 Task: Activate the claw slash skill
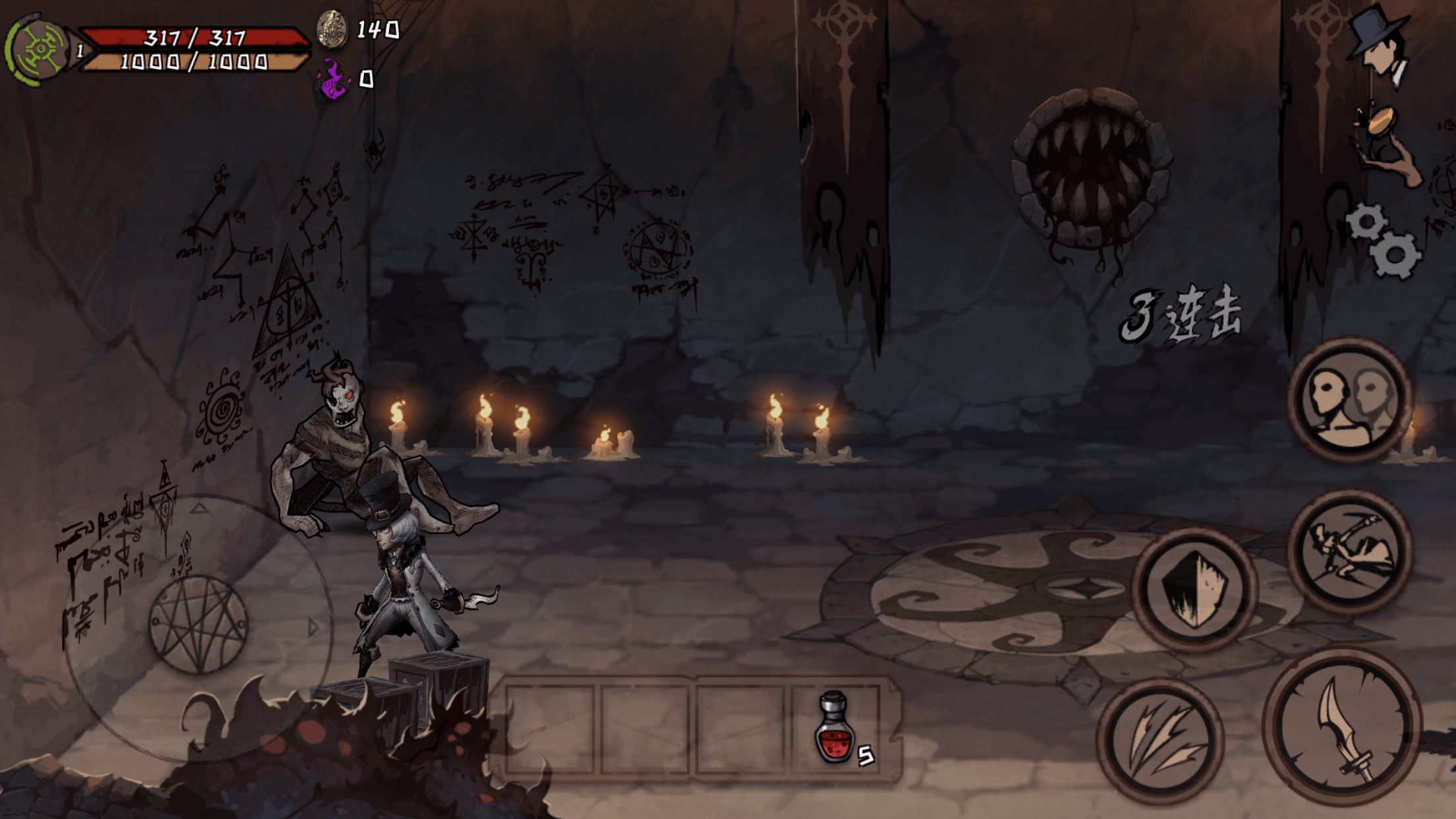[x=1161, y=741]
